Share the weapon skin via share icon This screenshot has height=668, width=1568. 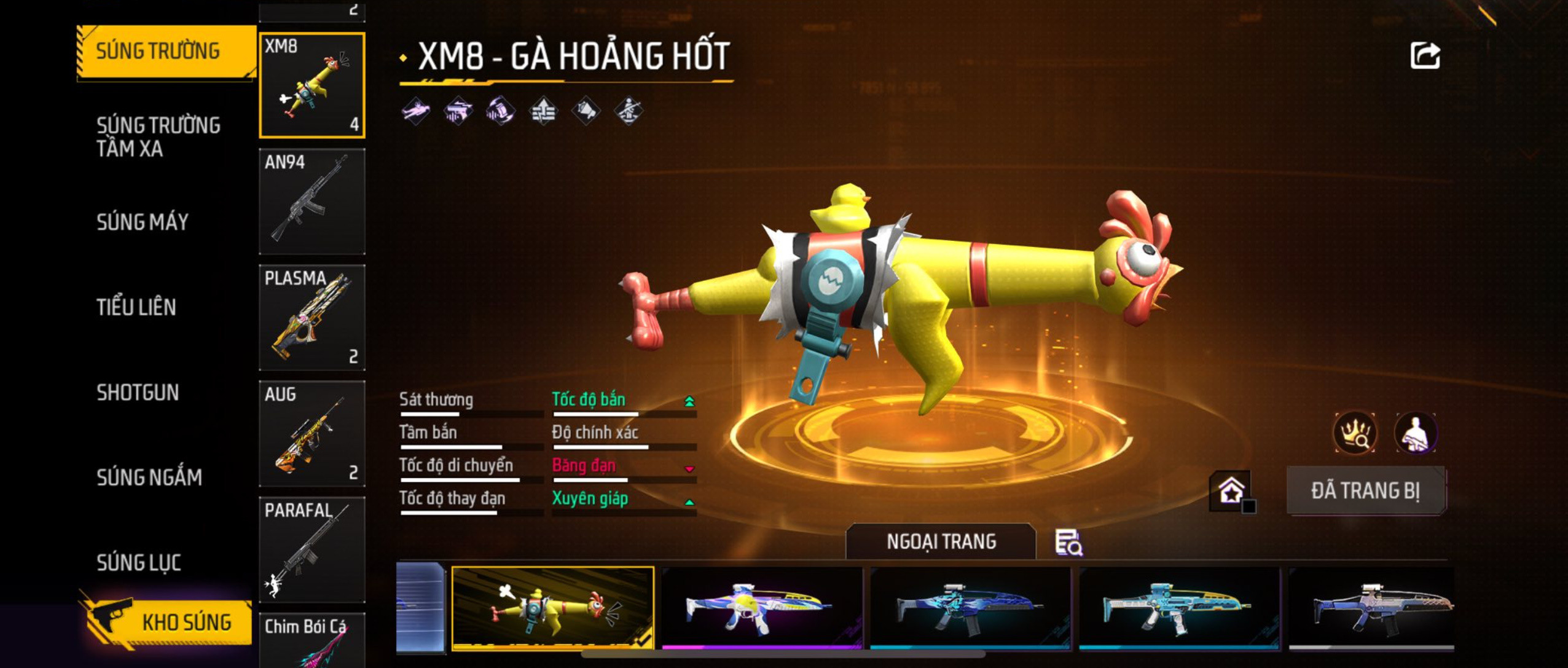click(x=1425, y=56)
